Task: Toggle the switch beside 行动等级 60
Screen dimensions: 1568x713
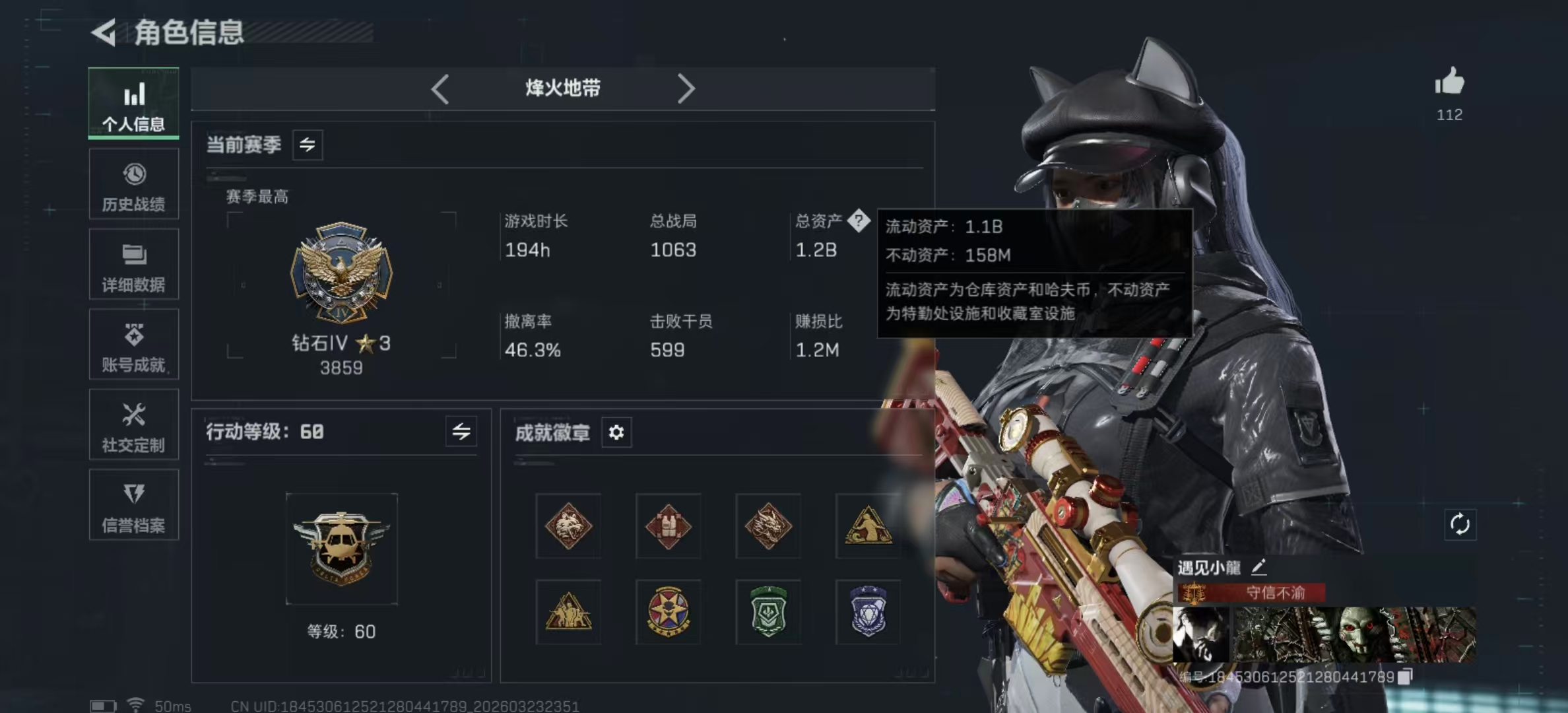Action: (462, 432)
